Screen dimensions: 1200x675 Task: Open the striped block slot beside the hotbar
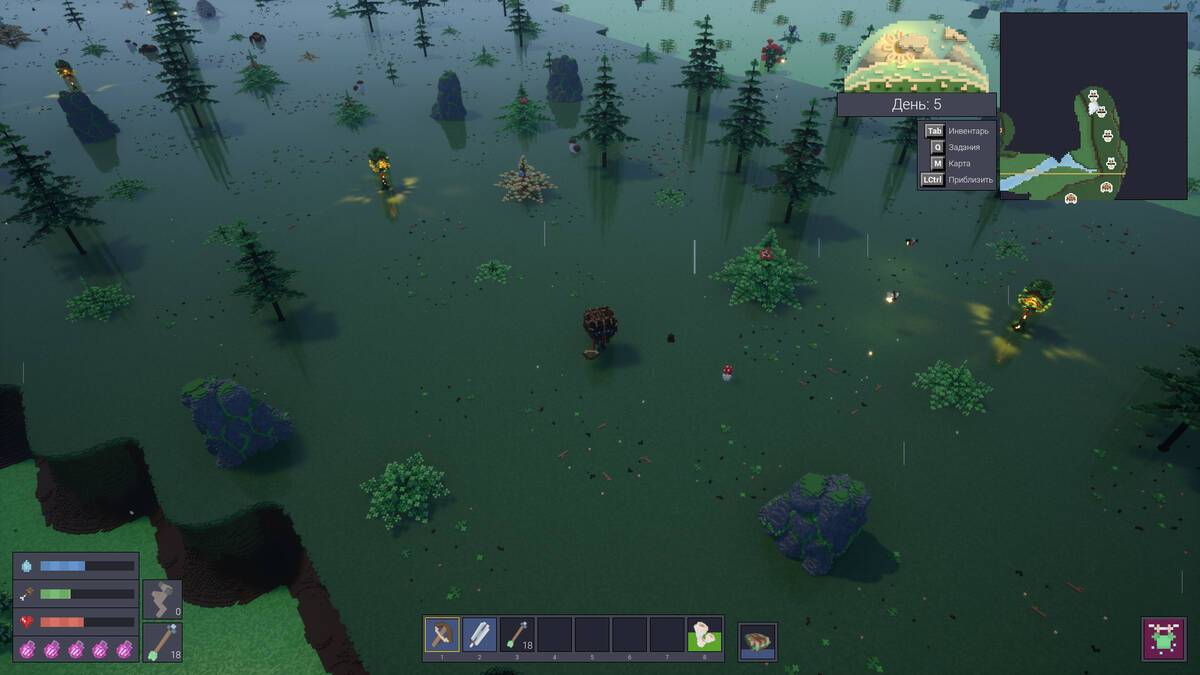(x=757, y=641)
